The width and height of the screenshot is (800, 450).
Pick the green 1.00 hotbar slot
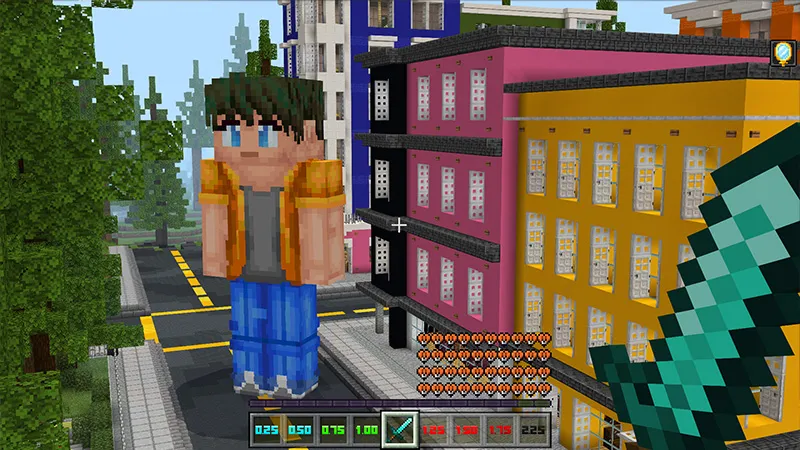[x=366, y=430]
